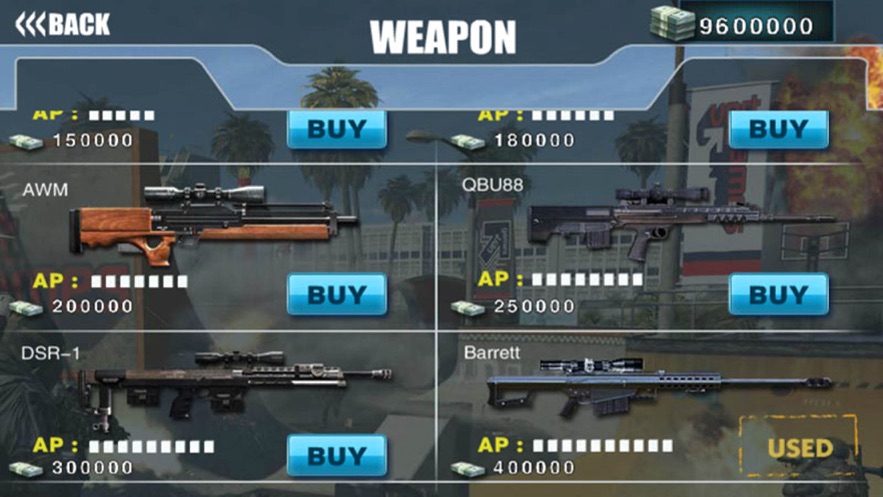Buy the weapon priced at 150000

[337, 129]
